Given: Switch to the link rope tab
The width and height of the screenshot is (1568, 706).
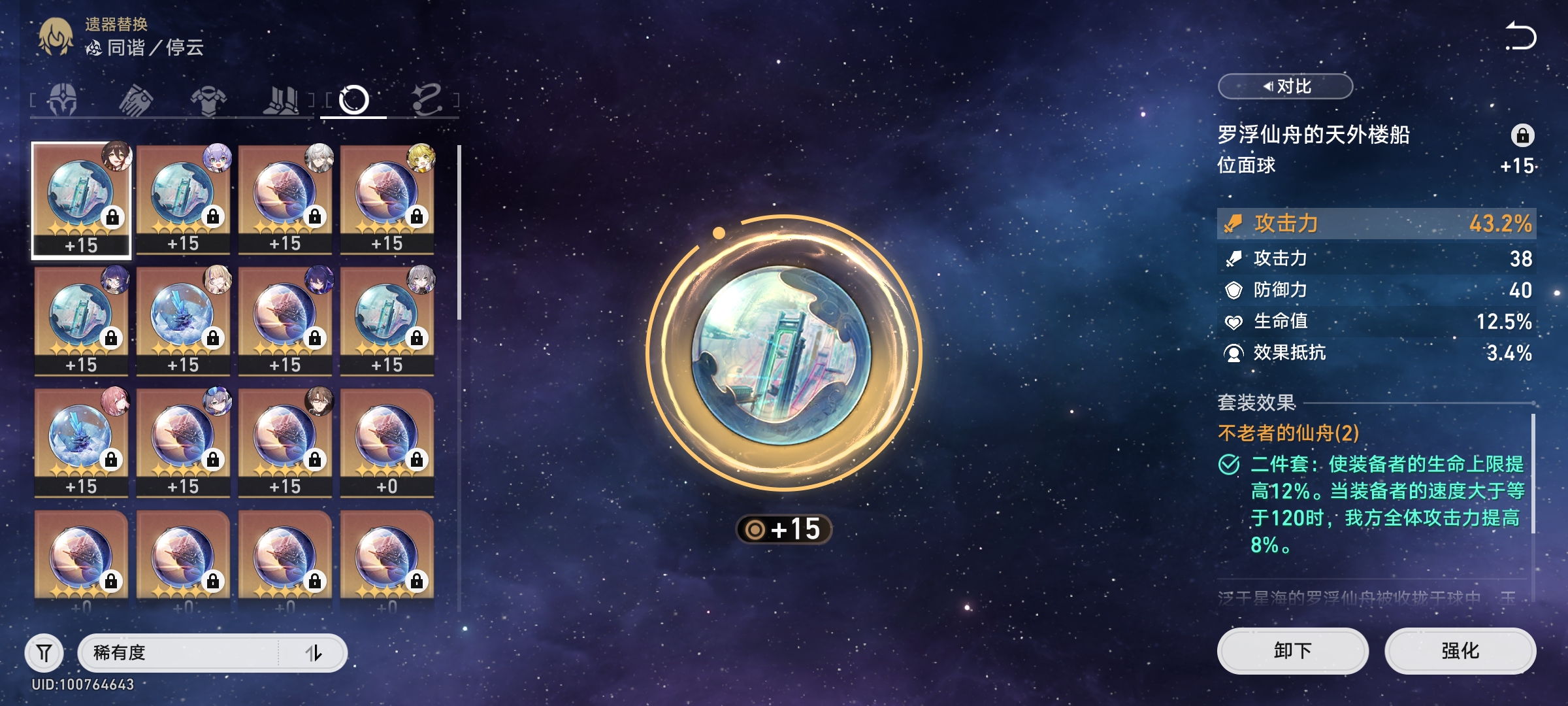Looking at the screenshot, I should click(x=427, y=100).
